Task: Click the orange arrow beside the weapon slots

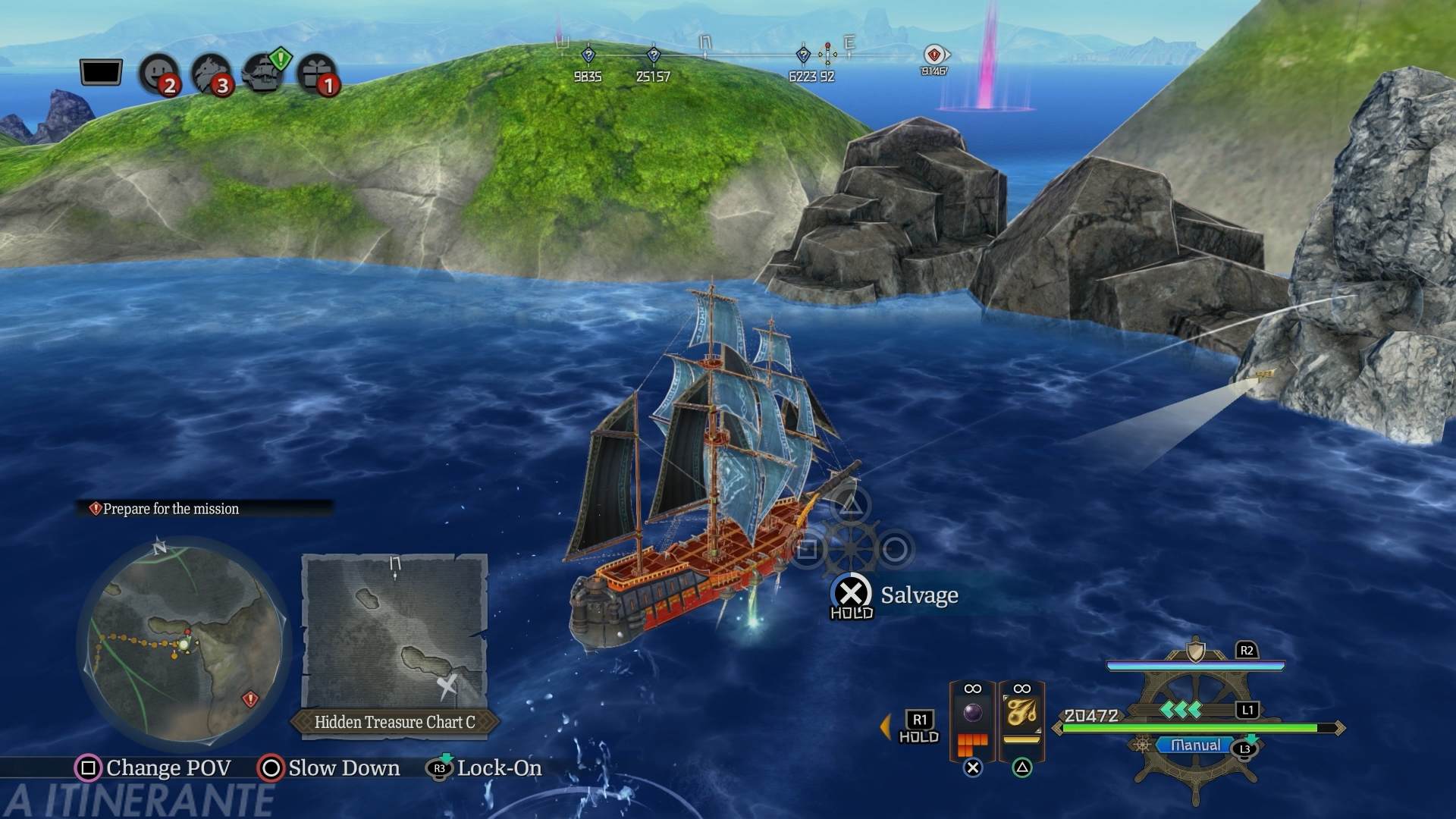Action: (885, 726)
